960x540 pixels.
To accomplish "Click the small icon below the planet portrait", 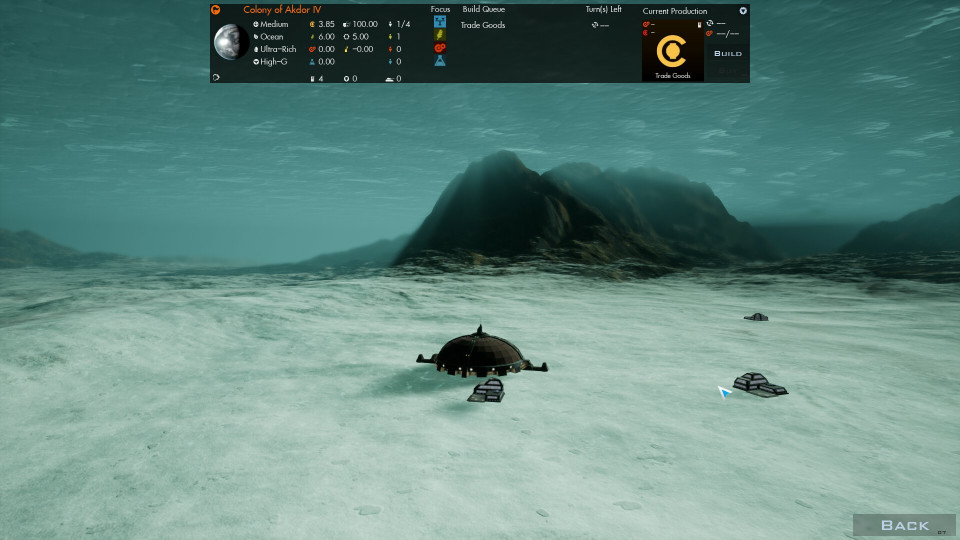I will [216, 77].
